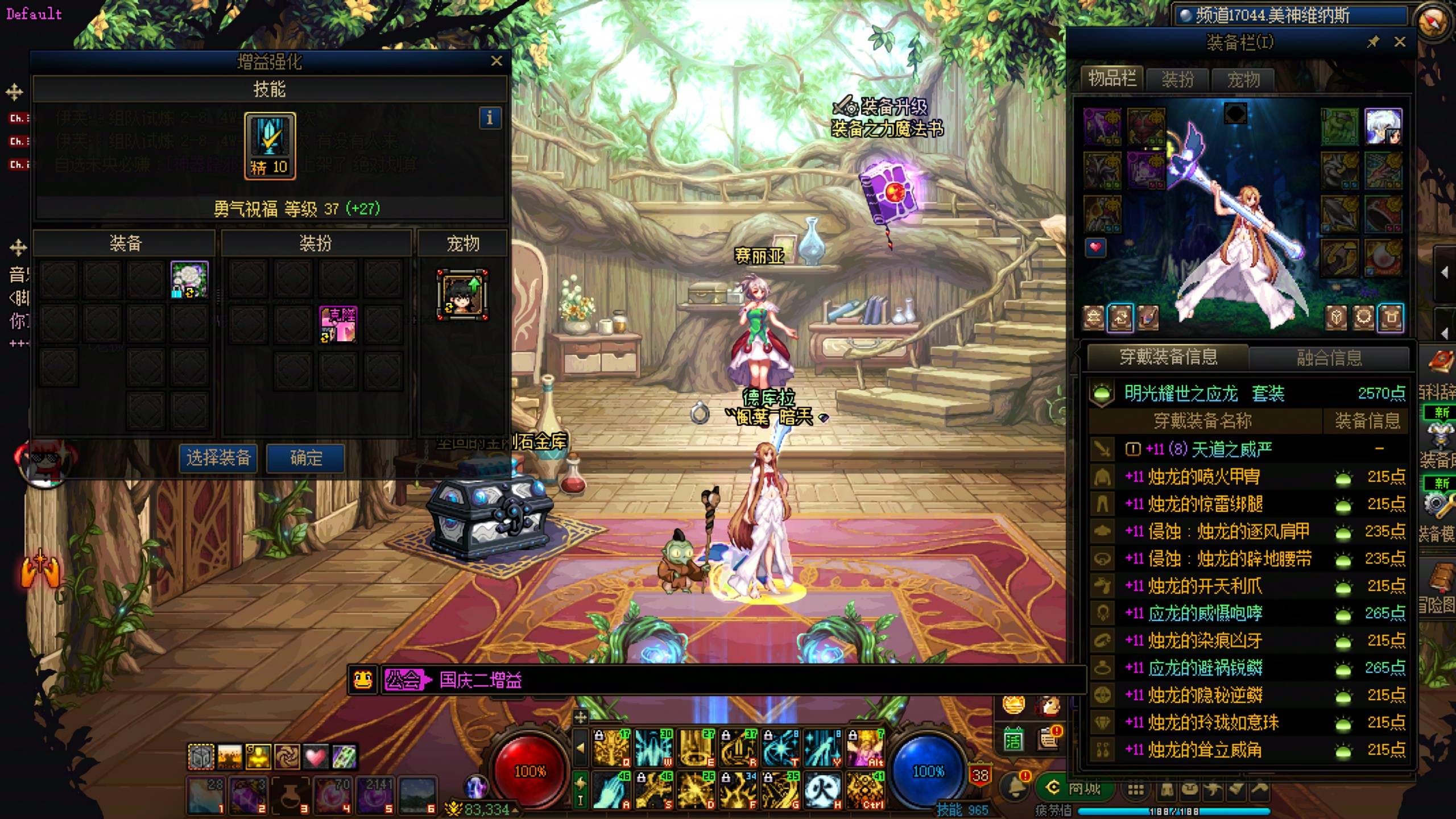
Task: Select the 勇气祝福 skill icon
Action: pyautogui.click(x=270, y=146)
